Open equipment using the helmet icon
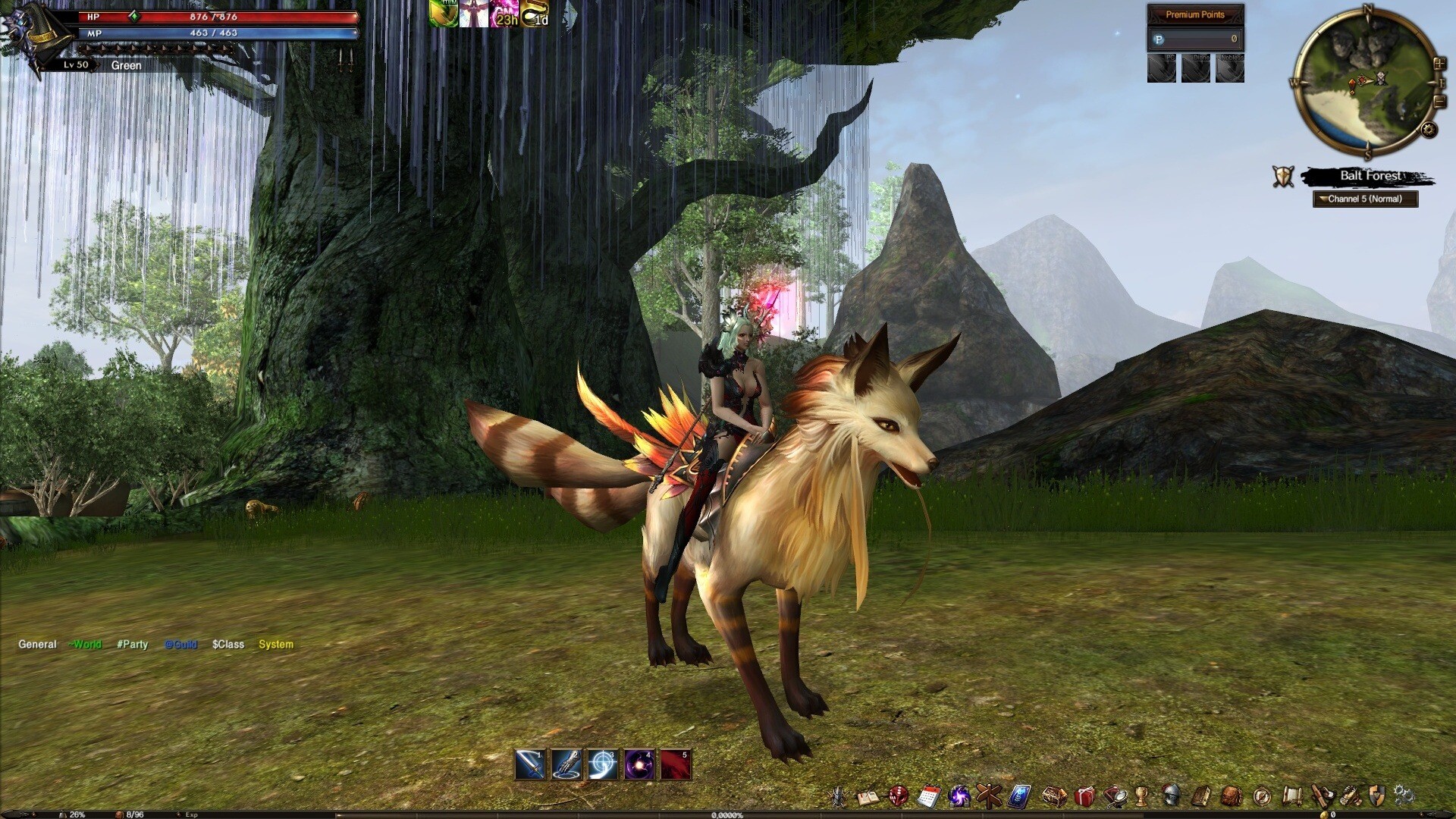Viewport: 1456px width, 819px height. click(x=1171, y=795)
